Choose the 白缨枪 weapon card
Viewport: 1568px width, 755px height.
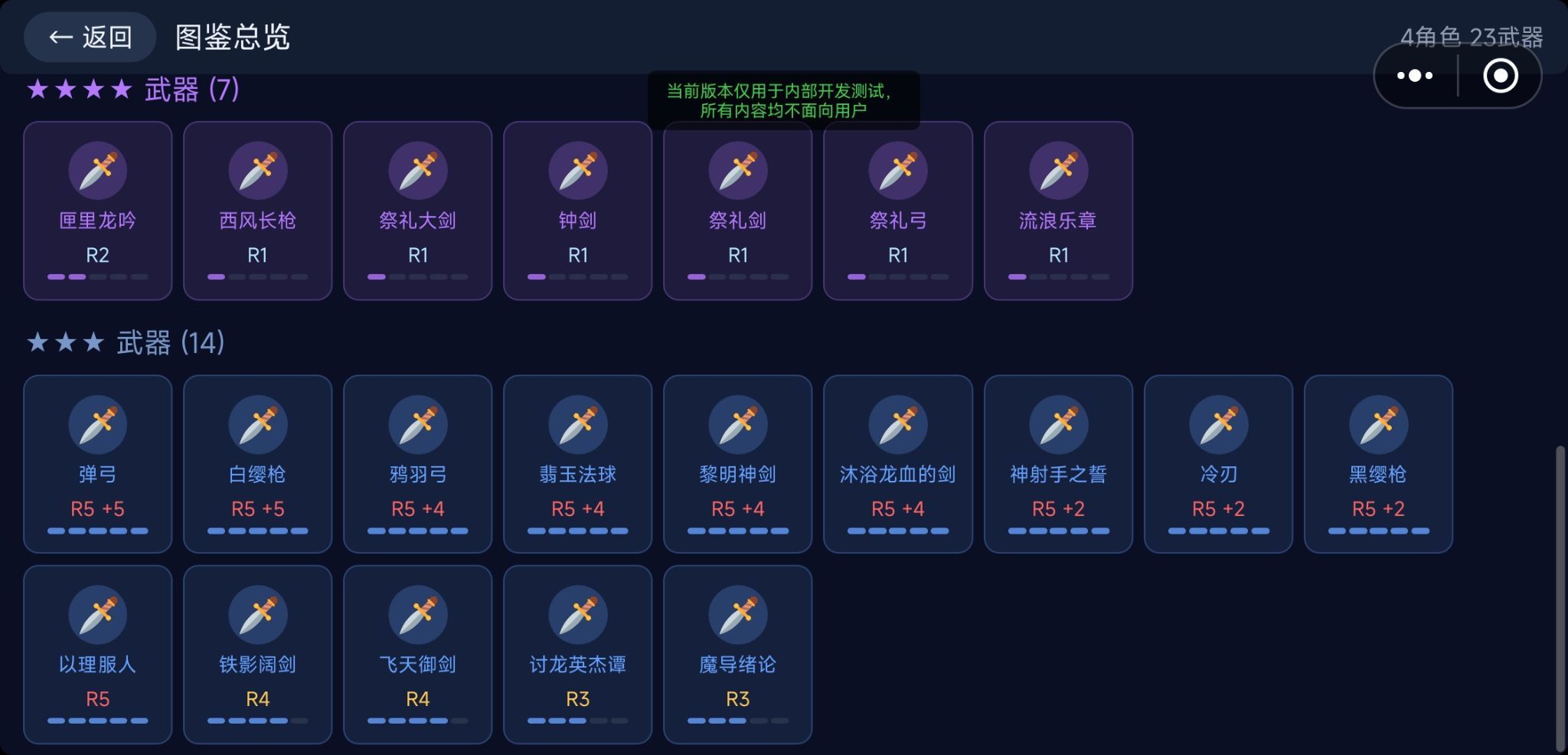click(257, 464)
